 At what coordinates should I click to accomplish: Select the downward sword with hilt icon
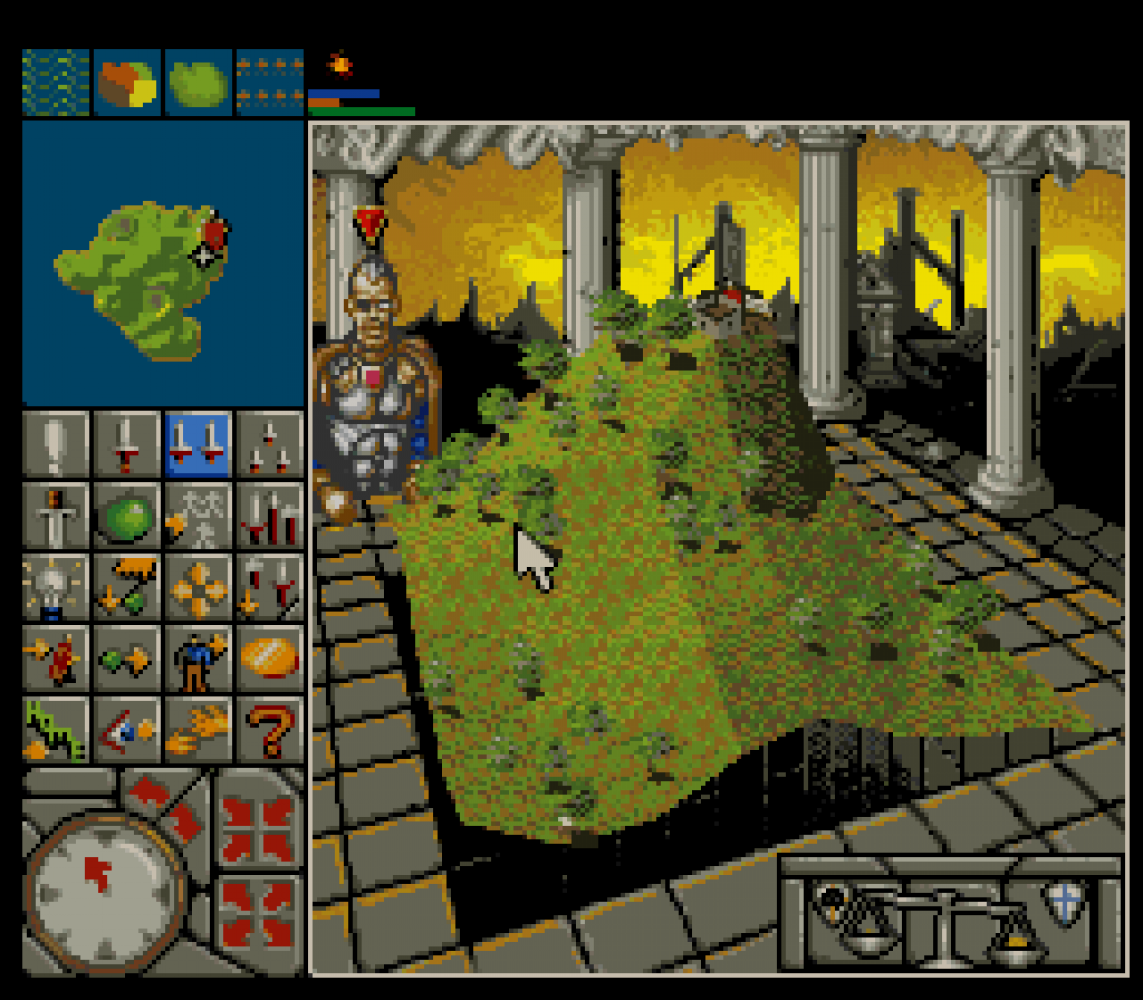coord(56,515)
